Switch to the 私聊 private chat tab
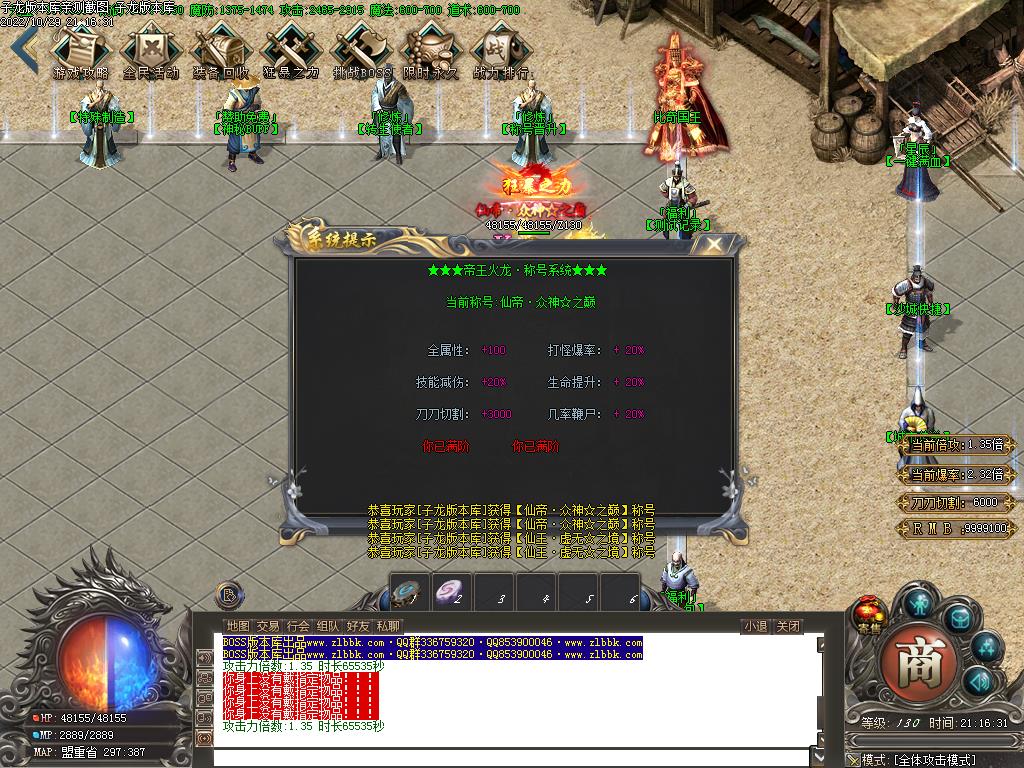Viewport: 1024px width, 768px height. coord(388,626)
